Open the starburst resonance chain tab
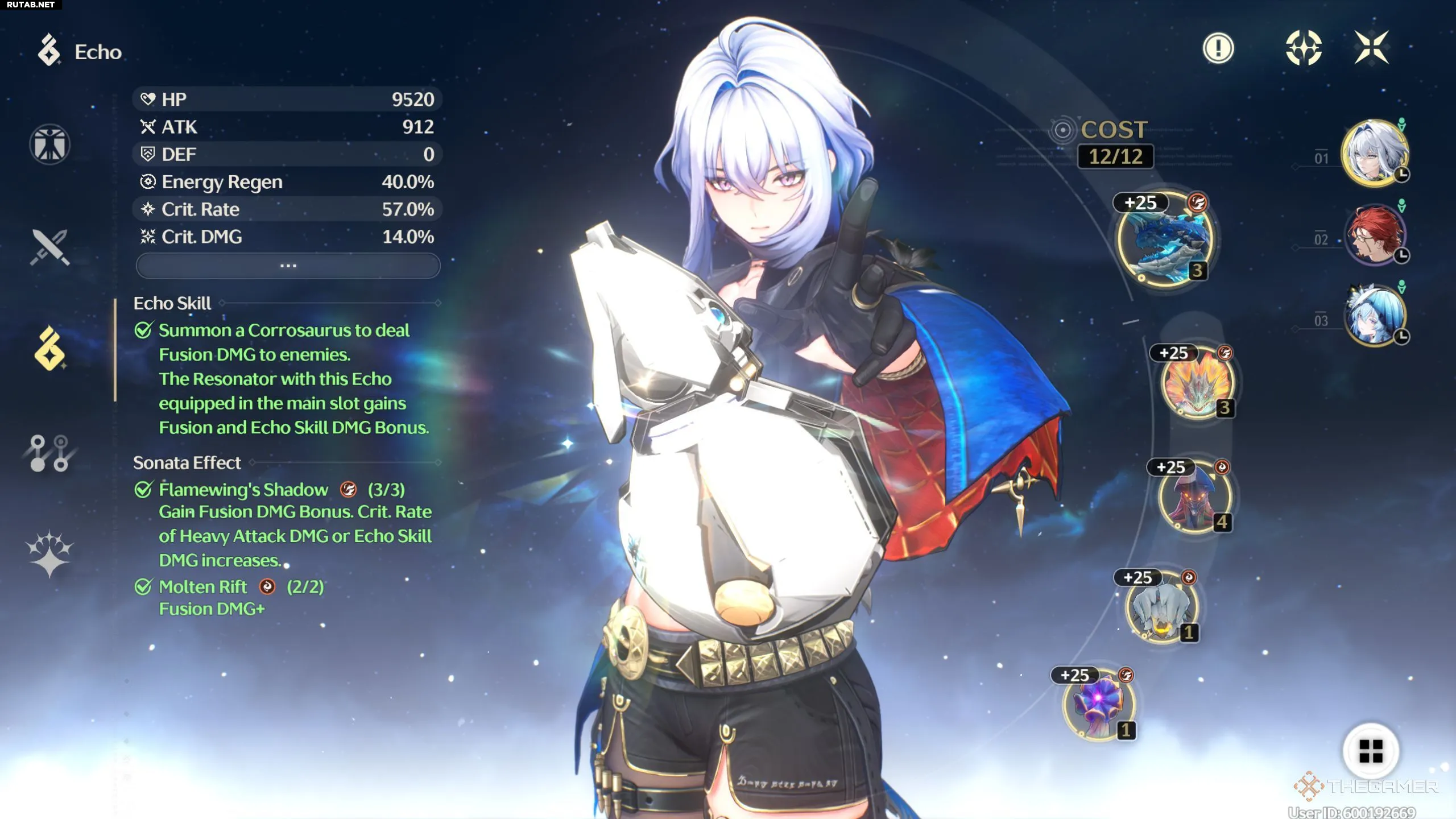The image size is (1456, 819). coord(49,553)
